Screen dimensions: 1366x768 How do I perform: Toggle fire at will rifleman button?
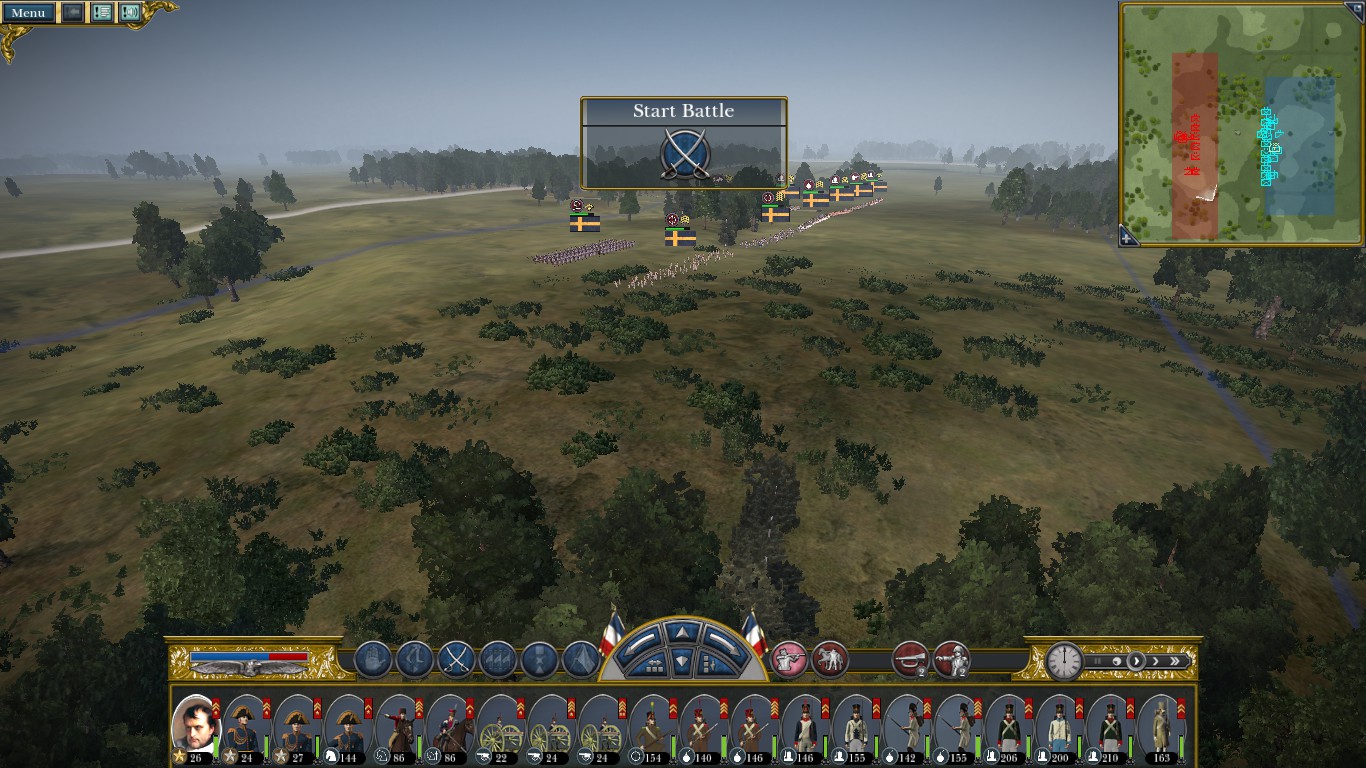(788, 660)
